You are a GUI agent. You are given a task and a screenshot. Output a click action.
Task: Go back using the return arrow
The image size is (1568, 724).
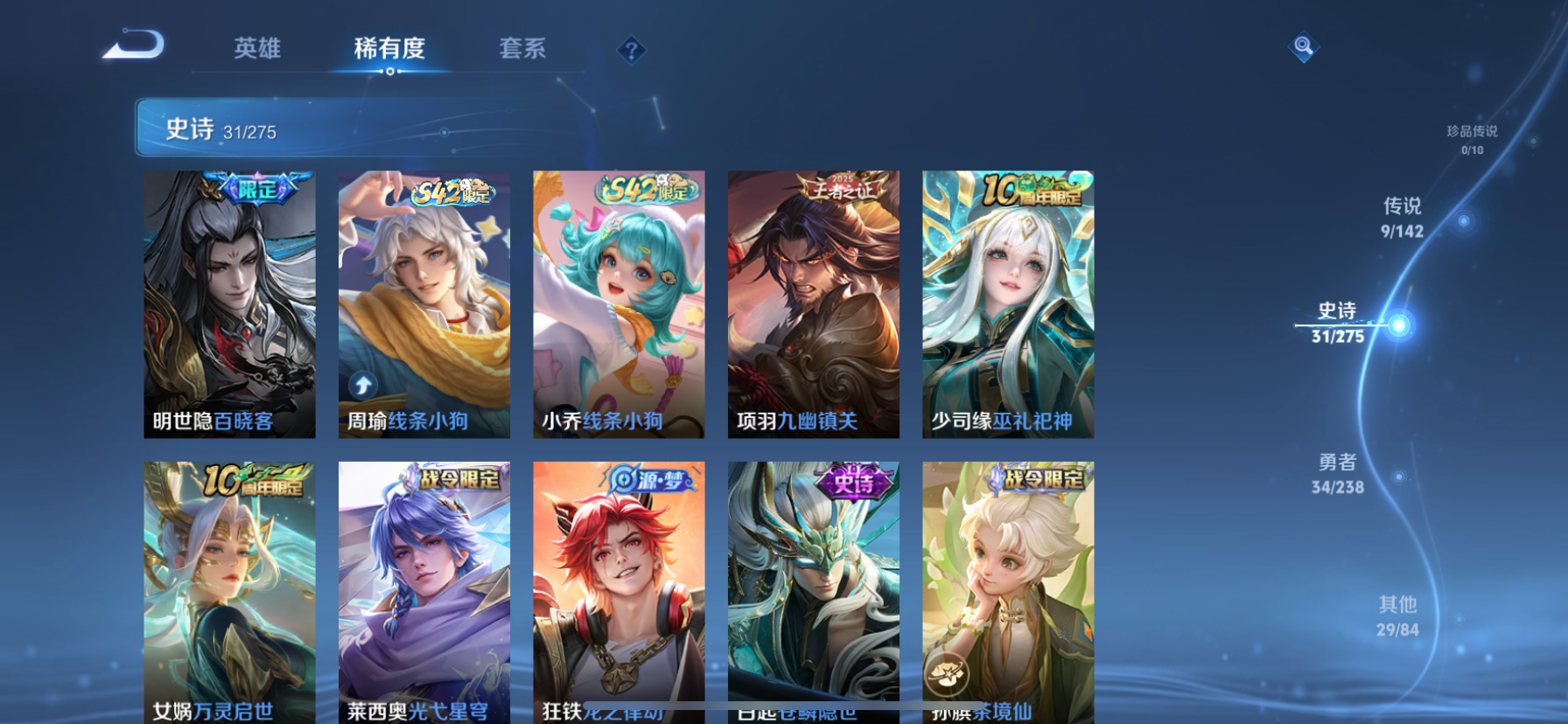click(134, 45)
